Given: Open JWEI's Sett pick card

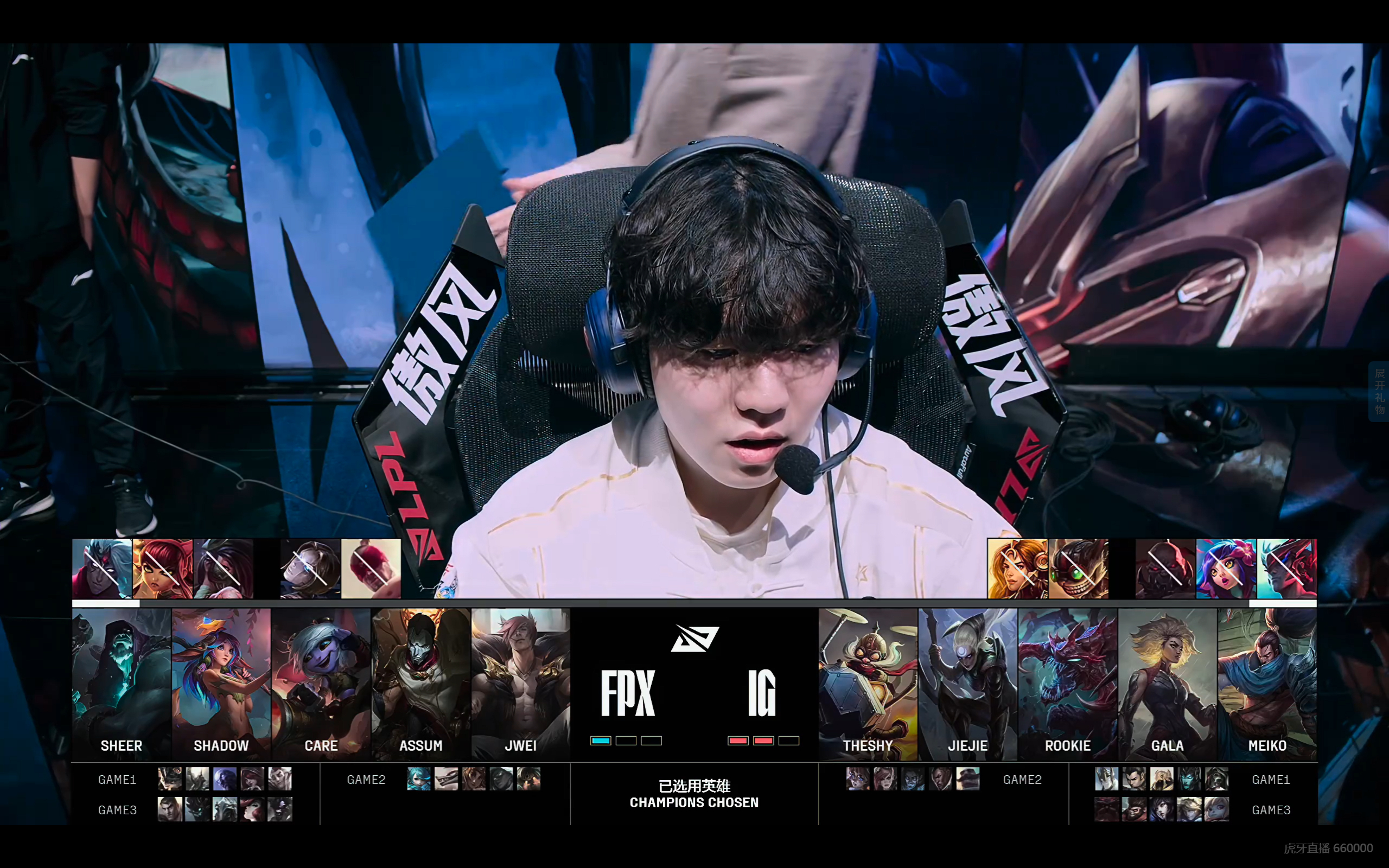Looking at the screenshot, I should click(520, 683).
